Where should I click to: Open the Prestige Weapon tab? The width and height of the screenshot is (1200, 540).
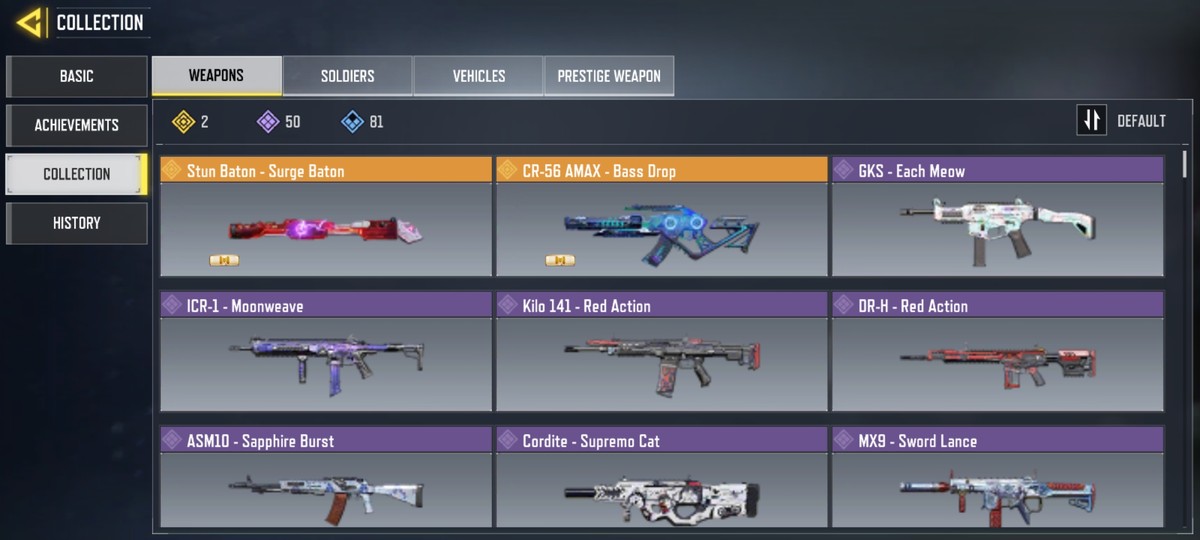609,76
